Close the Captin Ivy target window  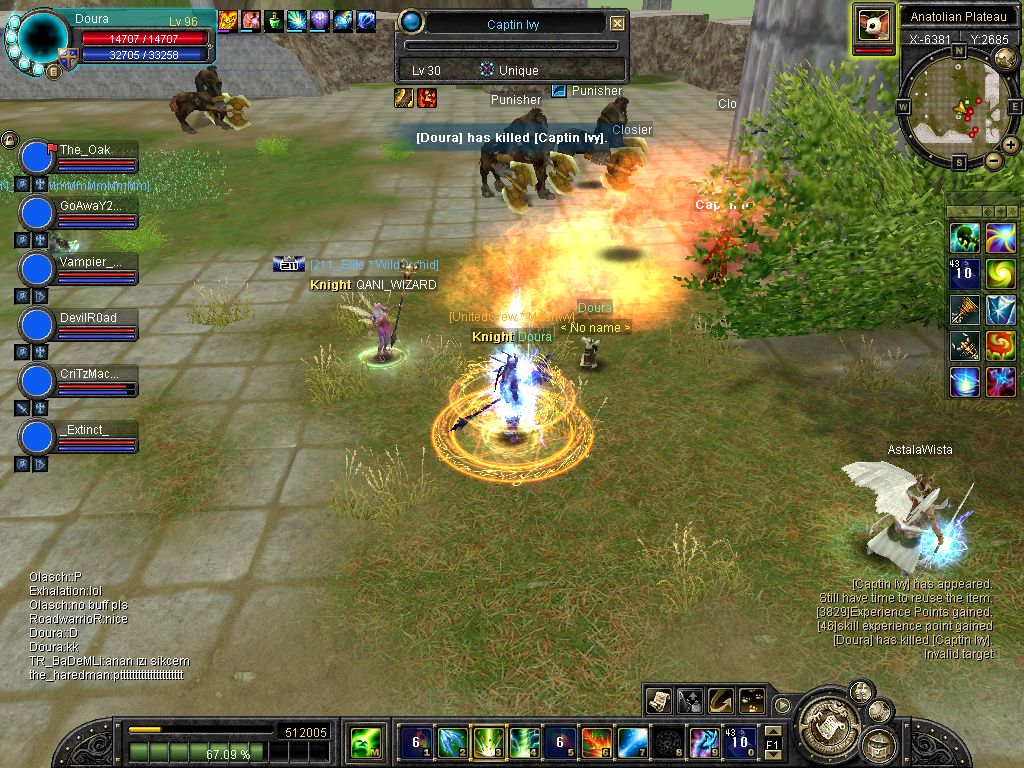coord(617,23)
